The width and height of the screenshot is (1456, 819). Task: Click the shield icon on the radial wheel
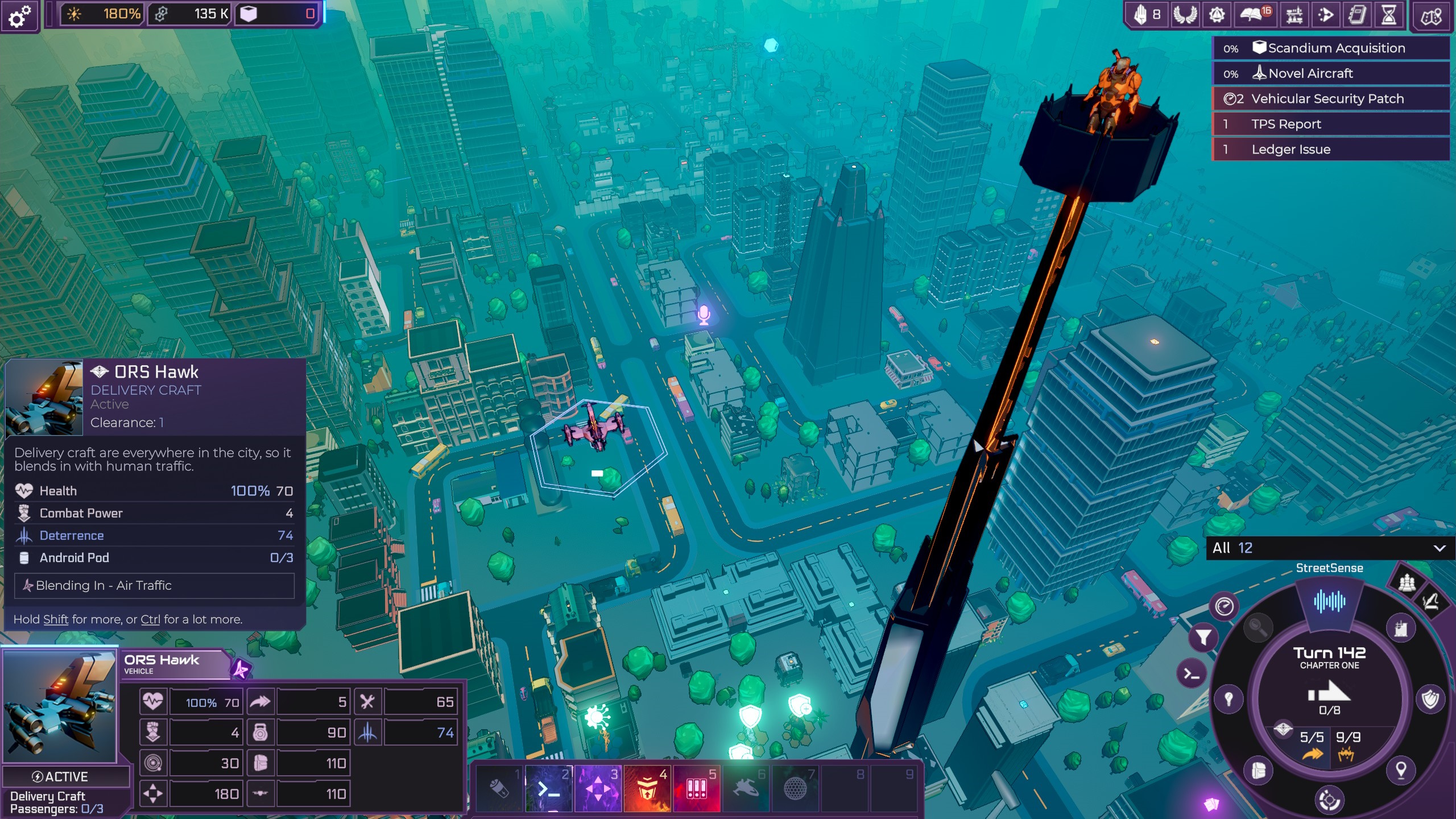(x=1430, y=699)
